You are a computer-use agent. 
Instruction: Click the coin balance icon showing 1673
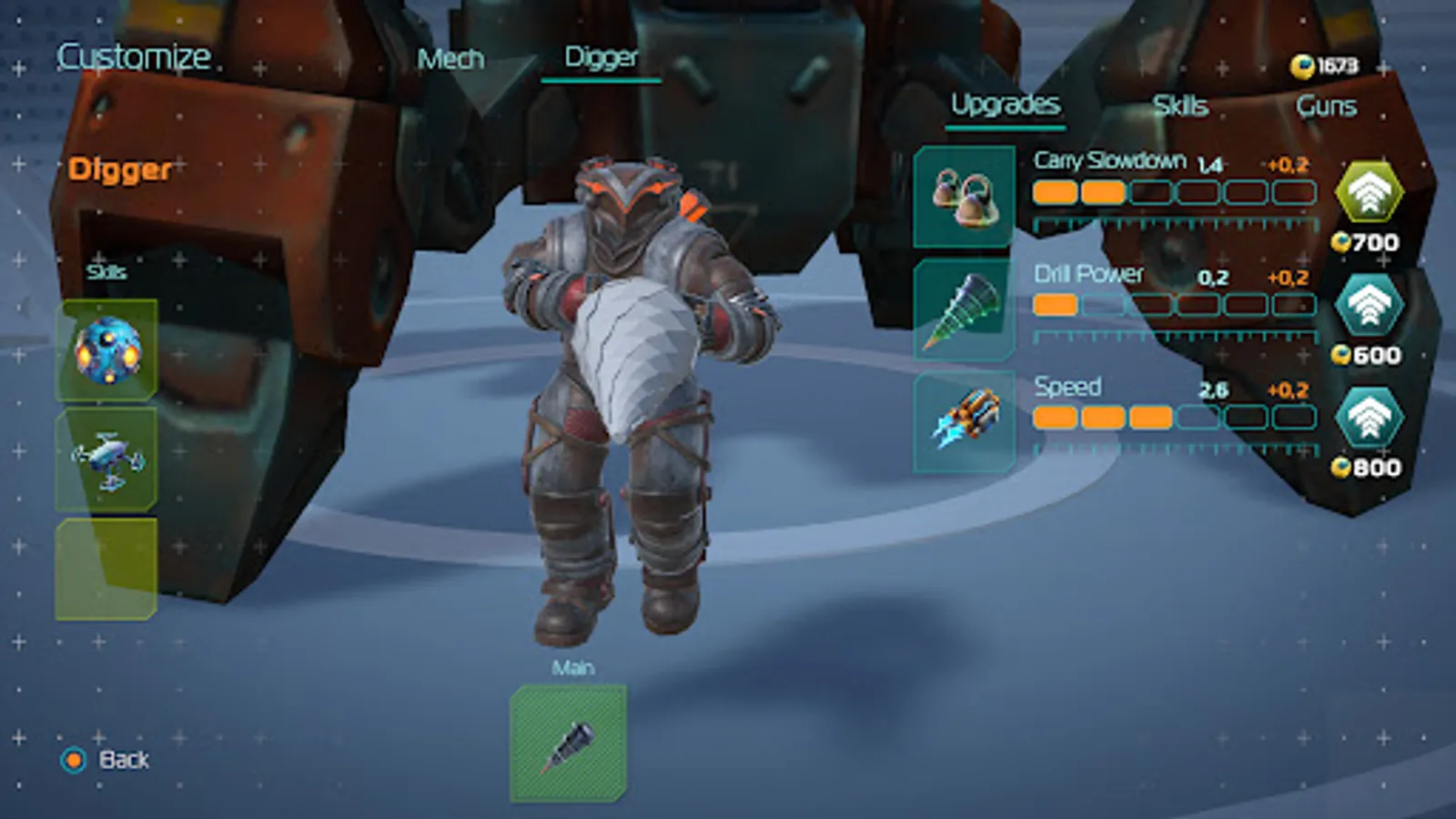click(1301, 65)
